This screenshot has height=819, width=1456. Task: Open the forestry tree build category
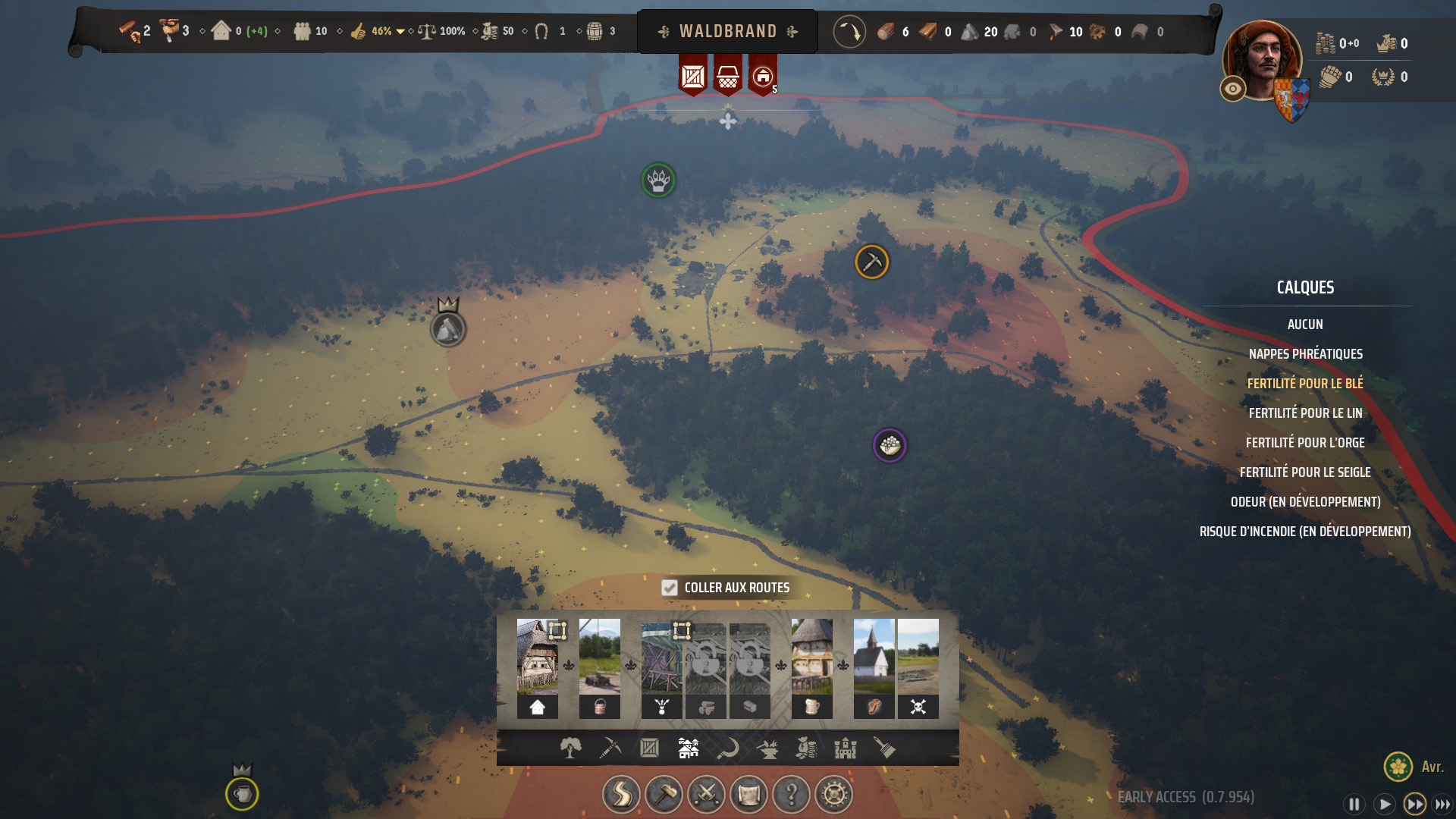(571, 748)
